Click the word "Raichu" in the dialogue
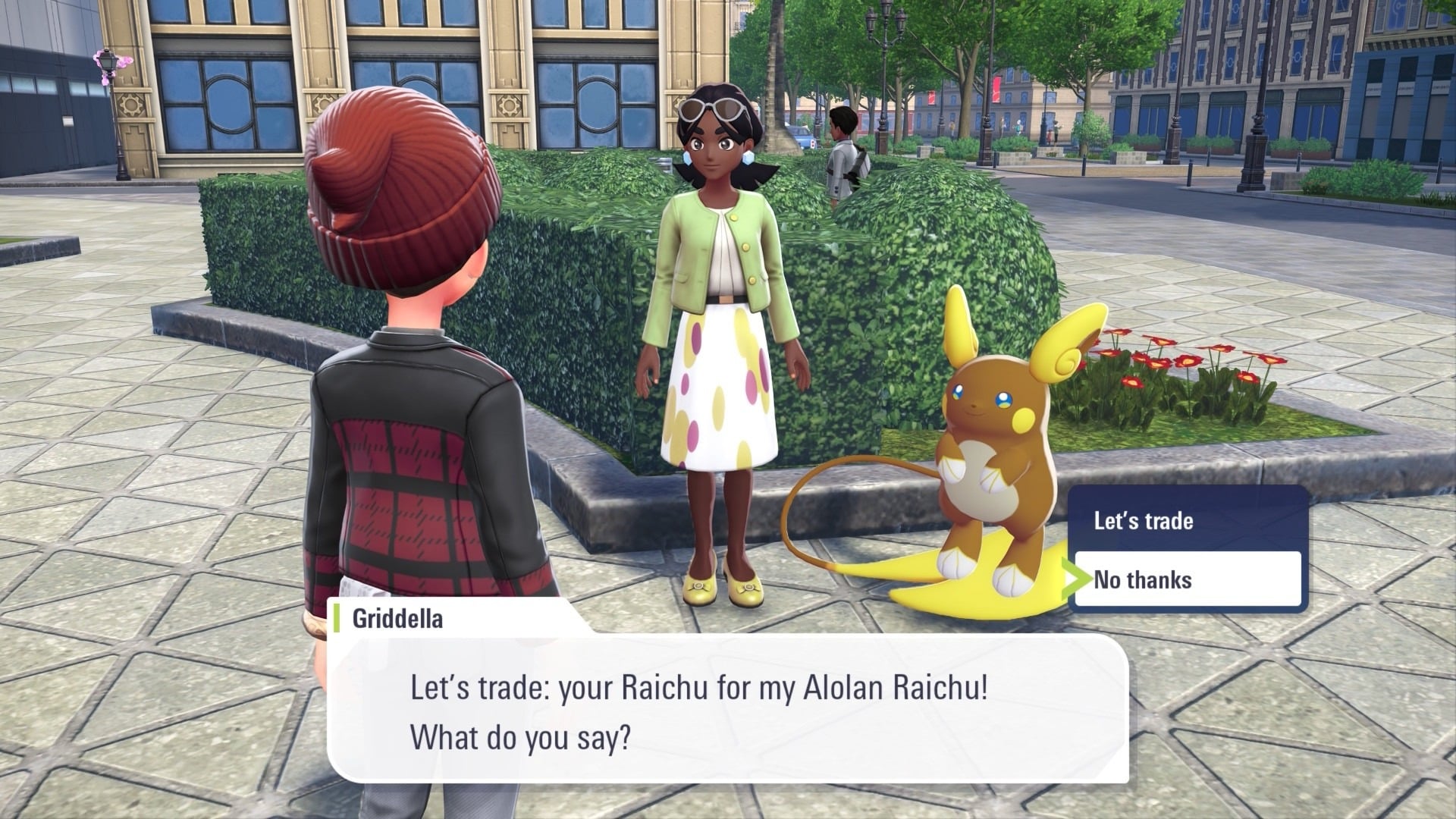This screenshot has width=1456, height=819. (x=667, y=686)
